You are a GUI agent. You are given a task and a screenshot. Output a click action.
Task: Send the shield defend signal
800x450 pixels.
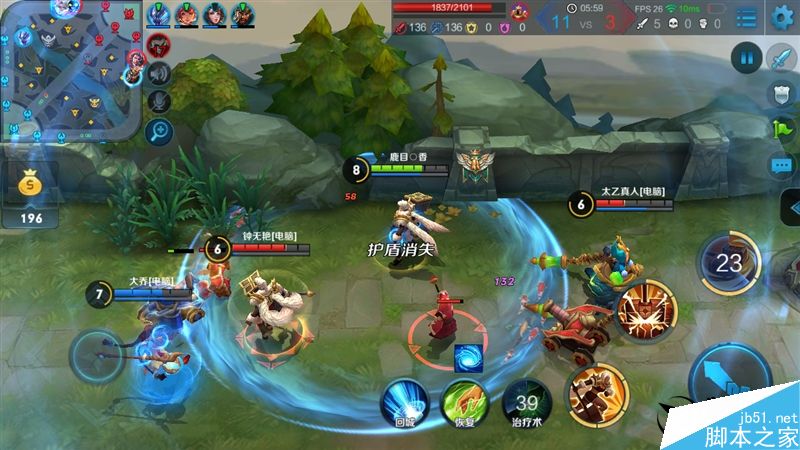tap(781, 94)
